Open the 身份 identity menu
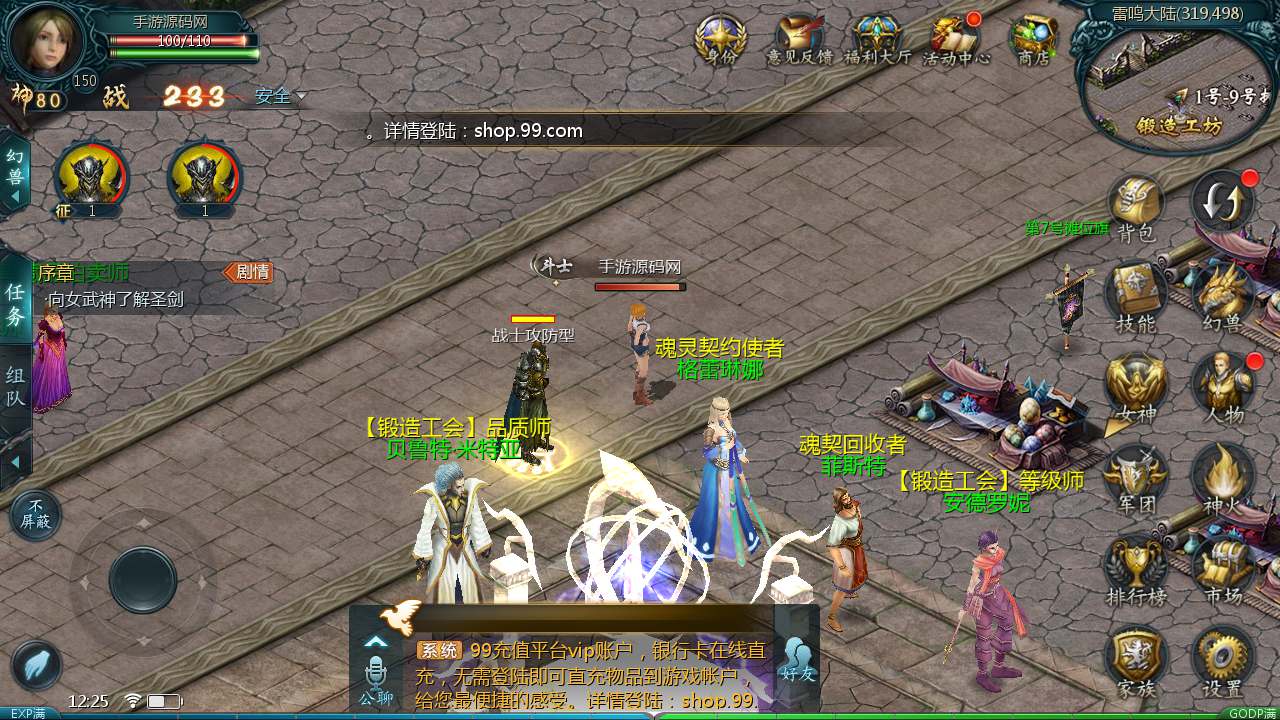 point(720,38)
